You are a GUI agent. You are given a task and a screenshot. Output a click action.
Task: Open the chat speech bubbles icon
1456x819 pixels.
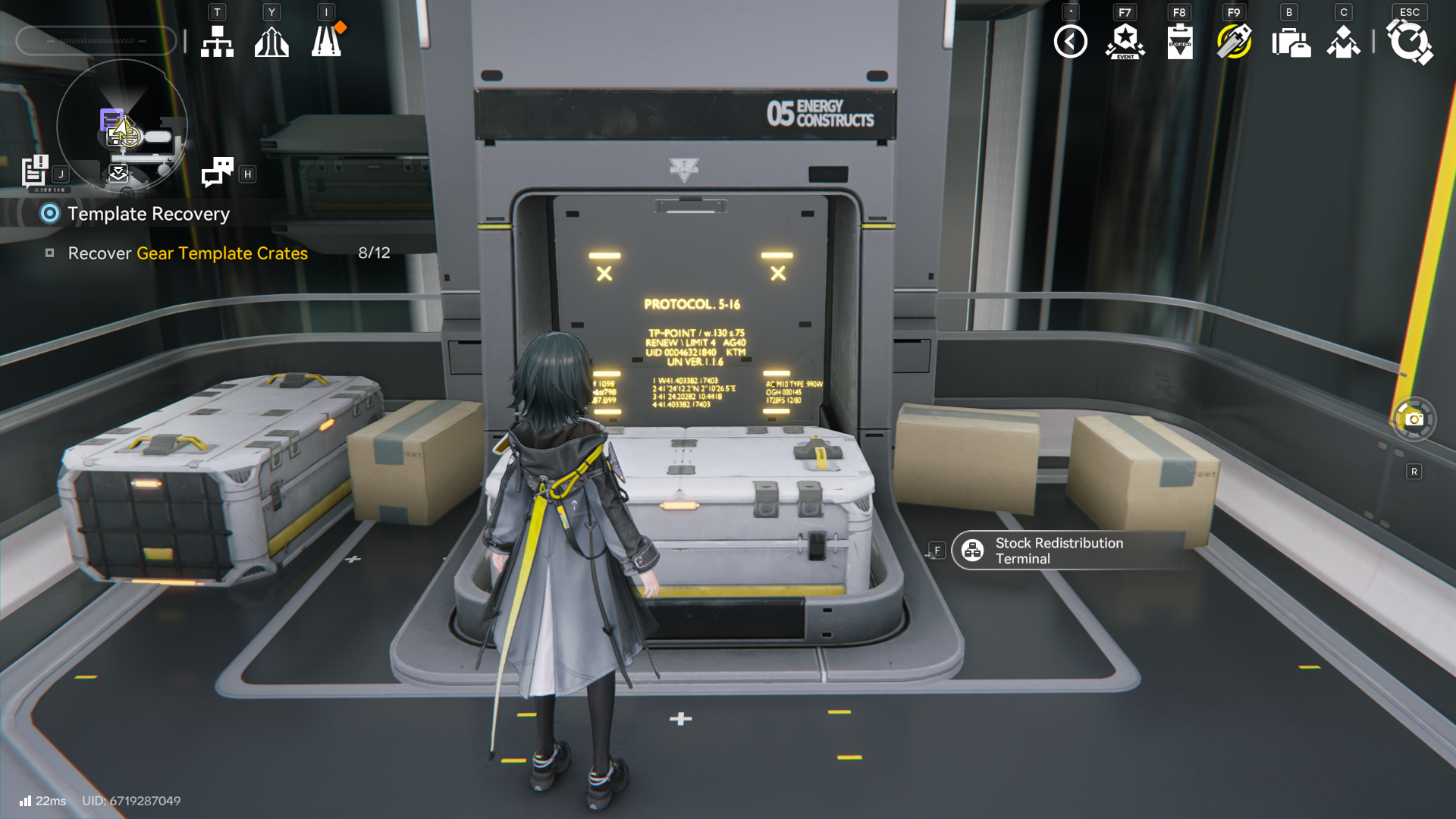pyautogui.click(x=218, y=172)
